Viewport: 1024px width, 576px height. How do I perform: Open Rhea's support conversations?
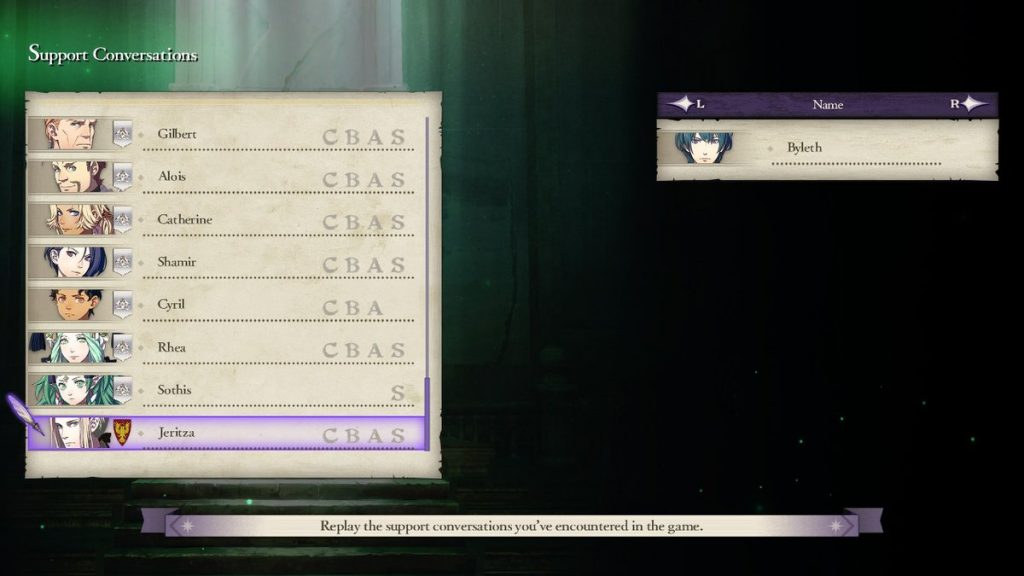pyautogui.click(x=230, y=348)
